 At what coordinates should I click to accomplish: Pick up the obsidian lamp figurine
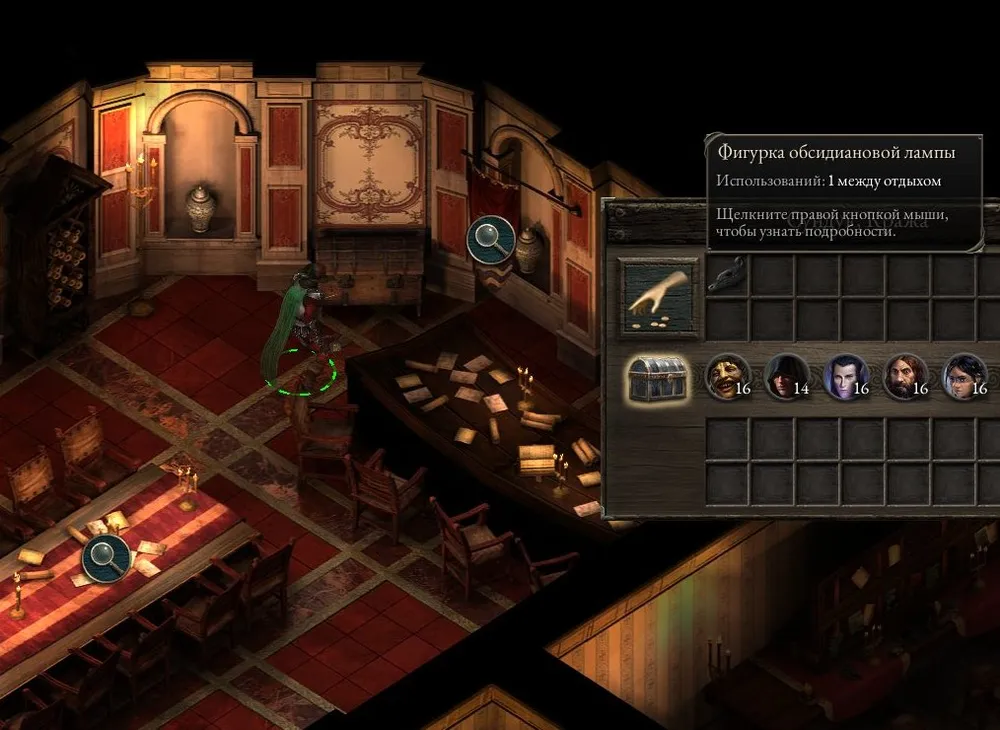pos(727,277)
